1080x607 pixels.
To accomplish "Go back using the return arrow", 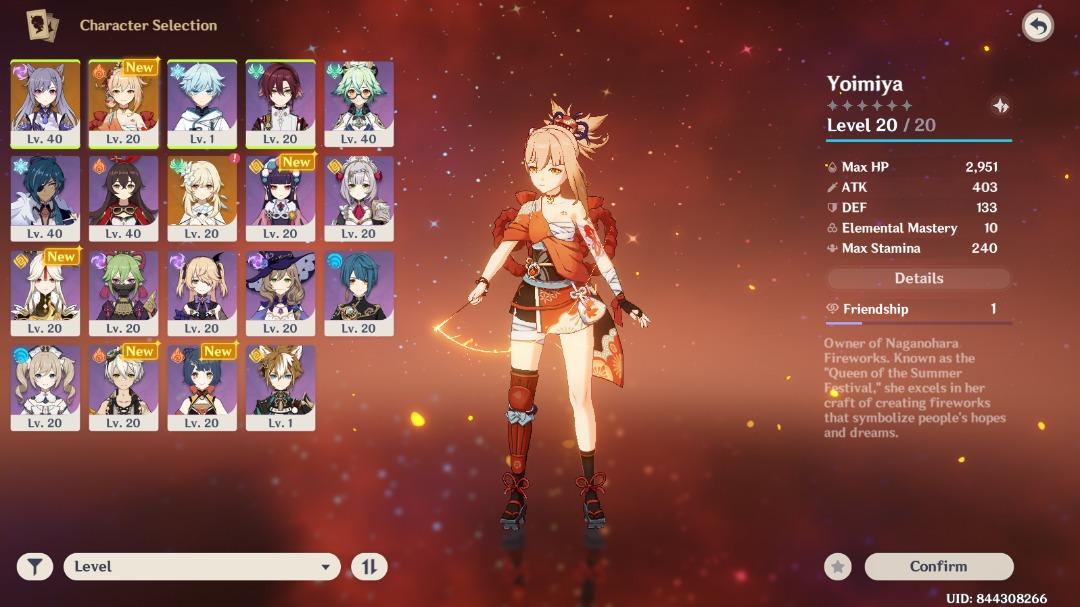I will click(1037, 26).
